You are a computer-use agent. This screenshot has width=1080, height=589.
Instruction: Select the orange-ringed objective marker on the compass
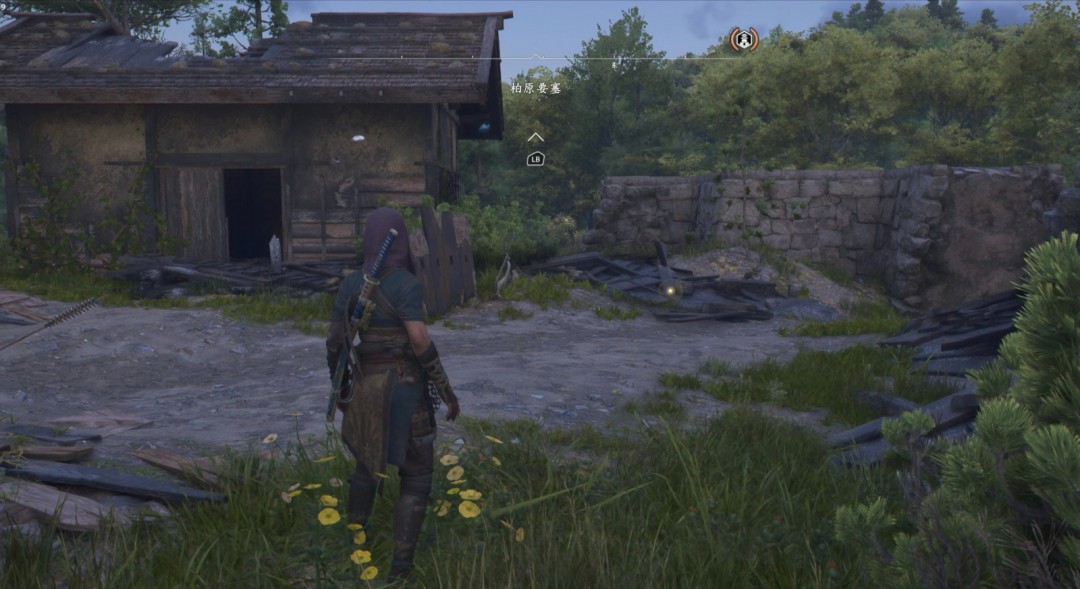(743, 40)
